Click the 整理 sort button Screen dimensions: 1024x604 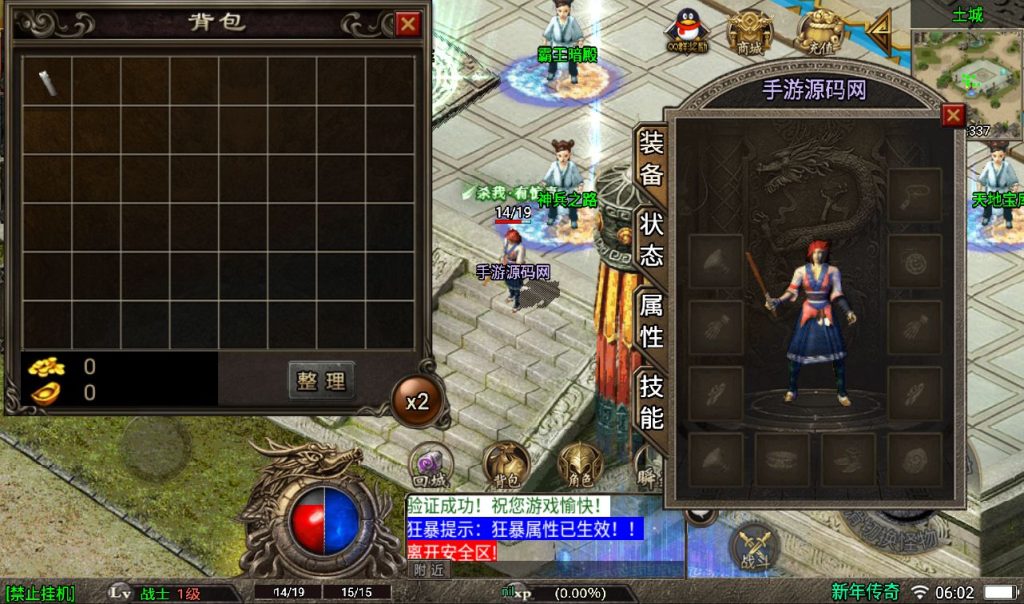tap(321, 380)
